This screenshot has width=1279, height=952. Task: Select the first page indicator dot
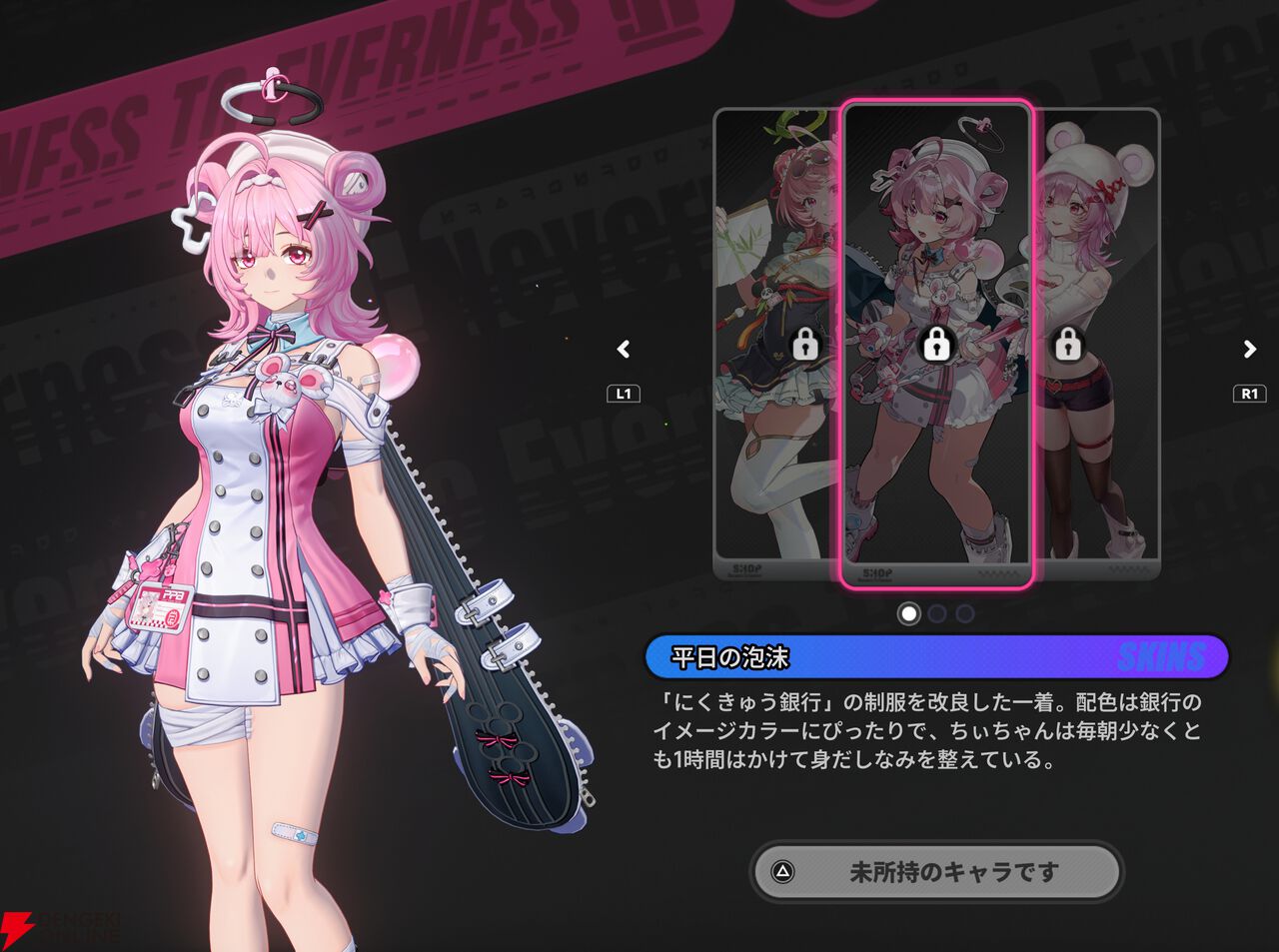[910, 614]
